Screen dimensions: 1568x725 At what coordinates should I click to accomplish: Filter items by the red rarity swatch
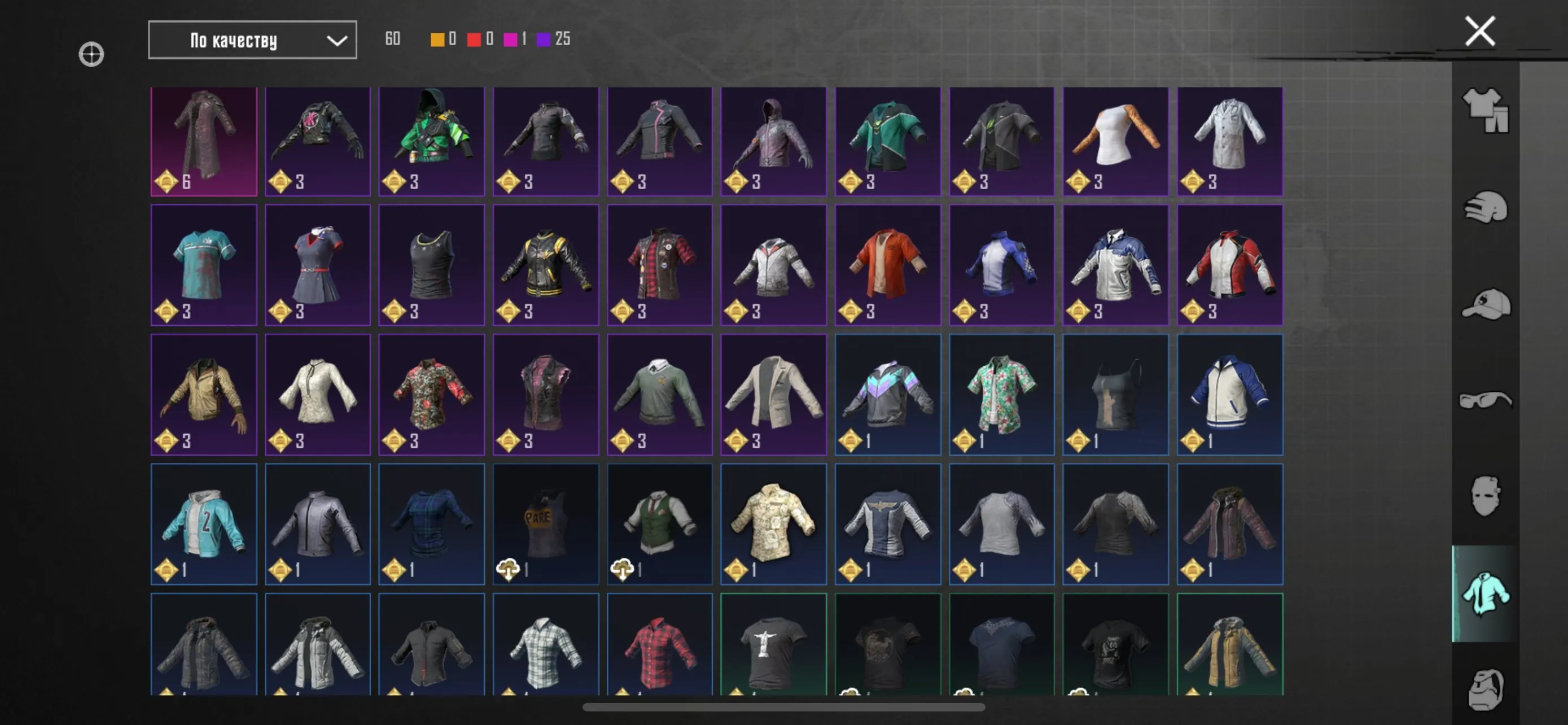[474, 39]
